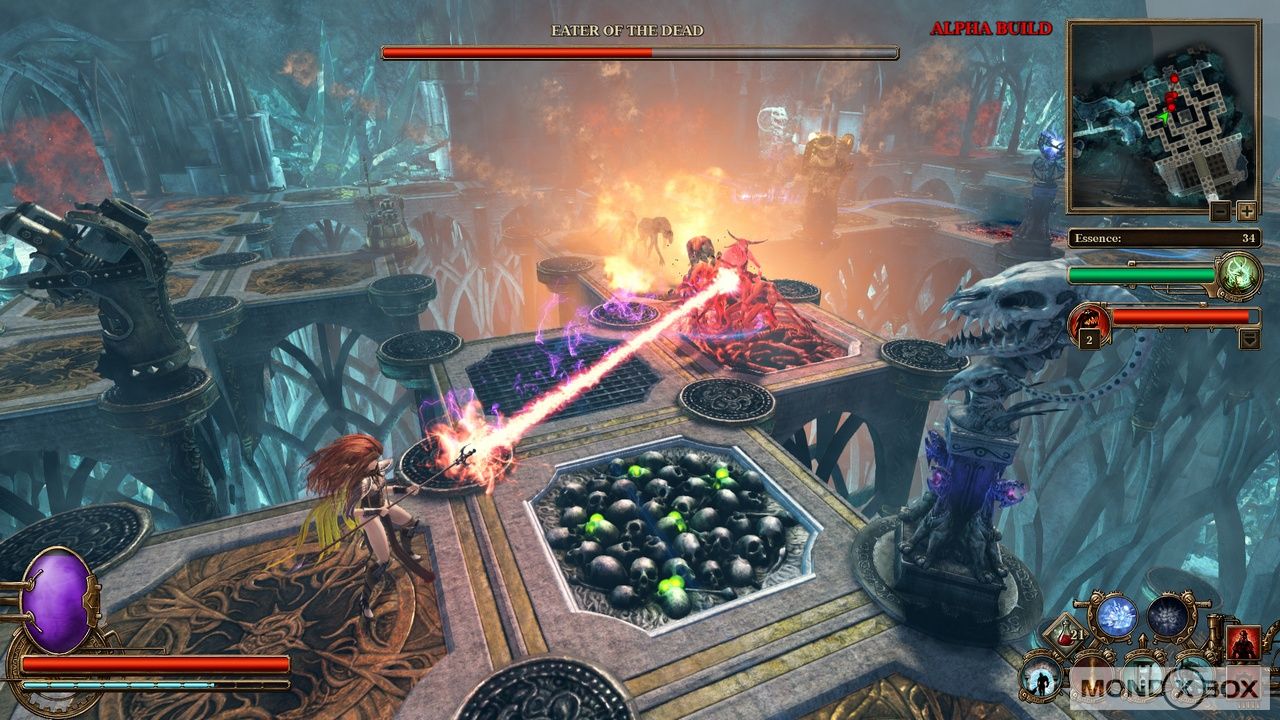The height and width of the screenshot is (720, 1280).
Task: Zoom in the minimap with the plus button
Action: [x=1246, y=211]
